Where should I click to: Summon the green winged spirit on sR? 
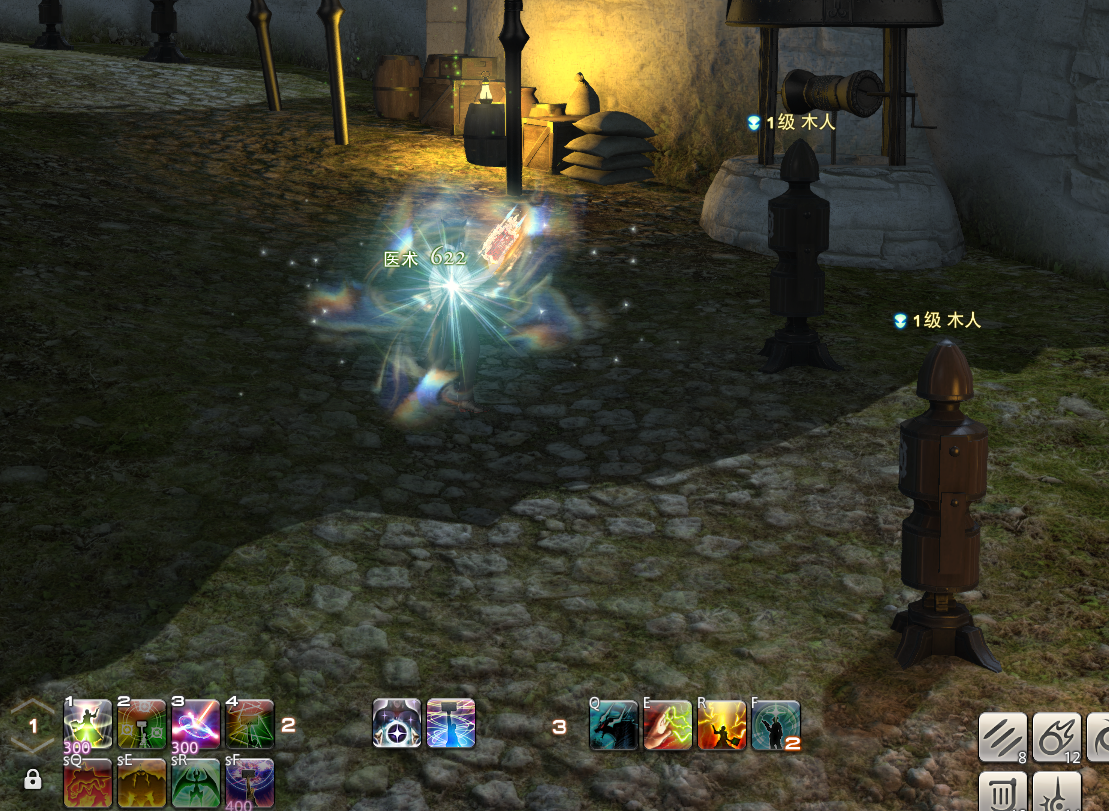196,782
